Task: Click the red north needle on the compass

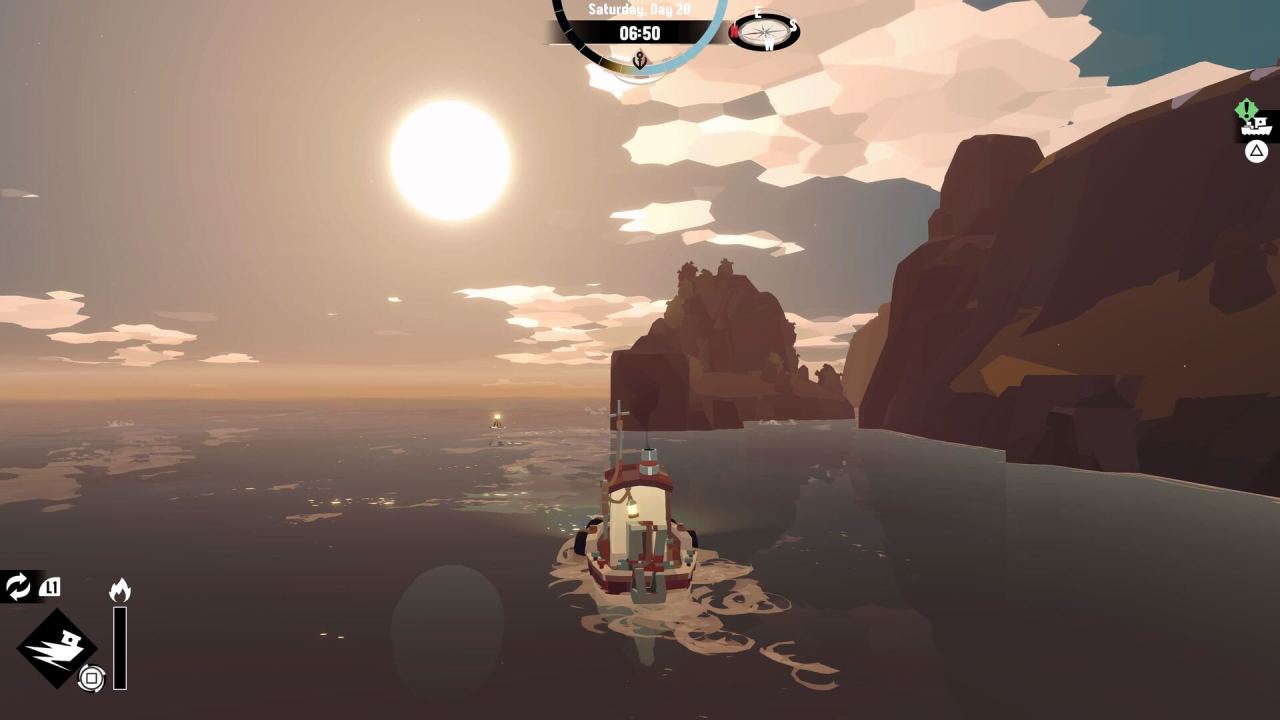Action: [x=736, y=32]
